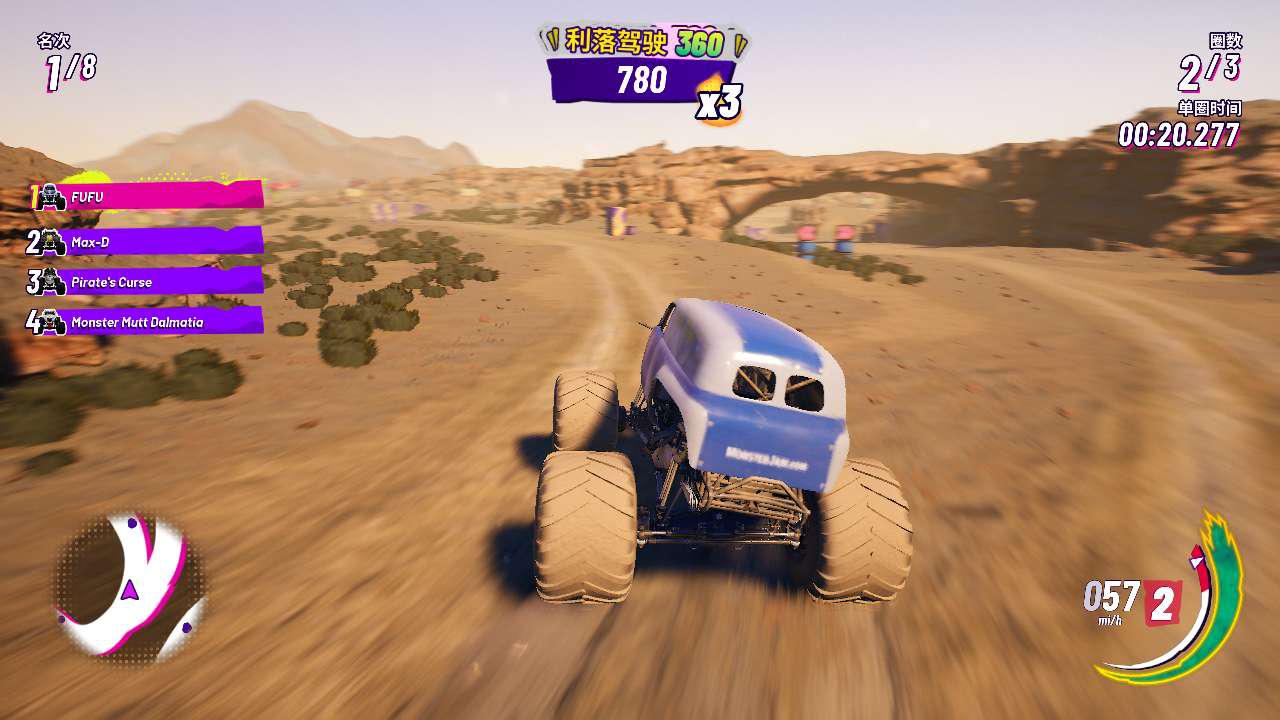Select FUFU in the race standings
This screenshot has height=720, width=1280.
tap(150, 197)
